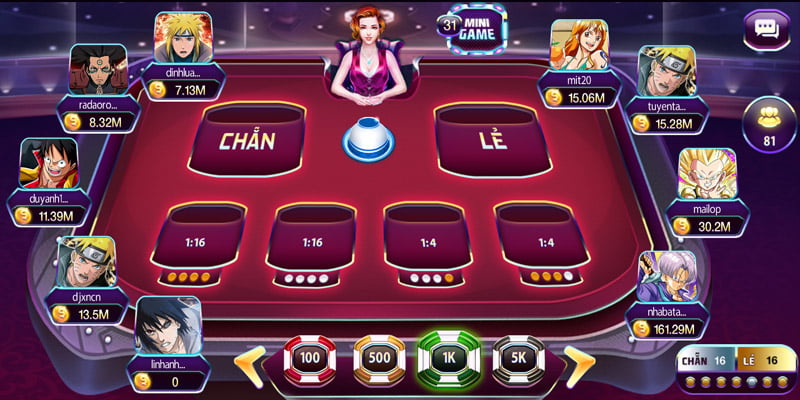The width and height of the screenshot is (800, 400).
Task: View the profile of the 11.39M player
Action: click(48, 165)
